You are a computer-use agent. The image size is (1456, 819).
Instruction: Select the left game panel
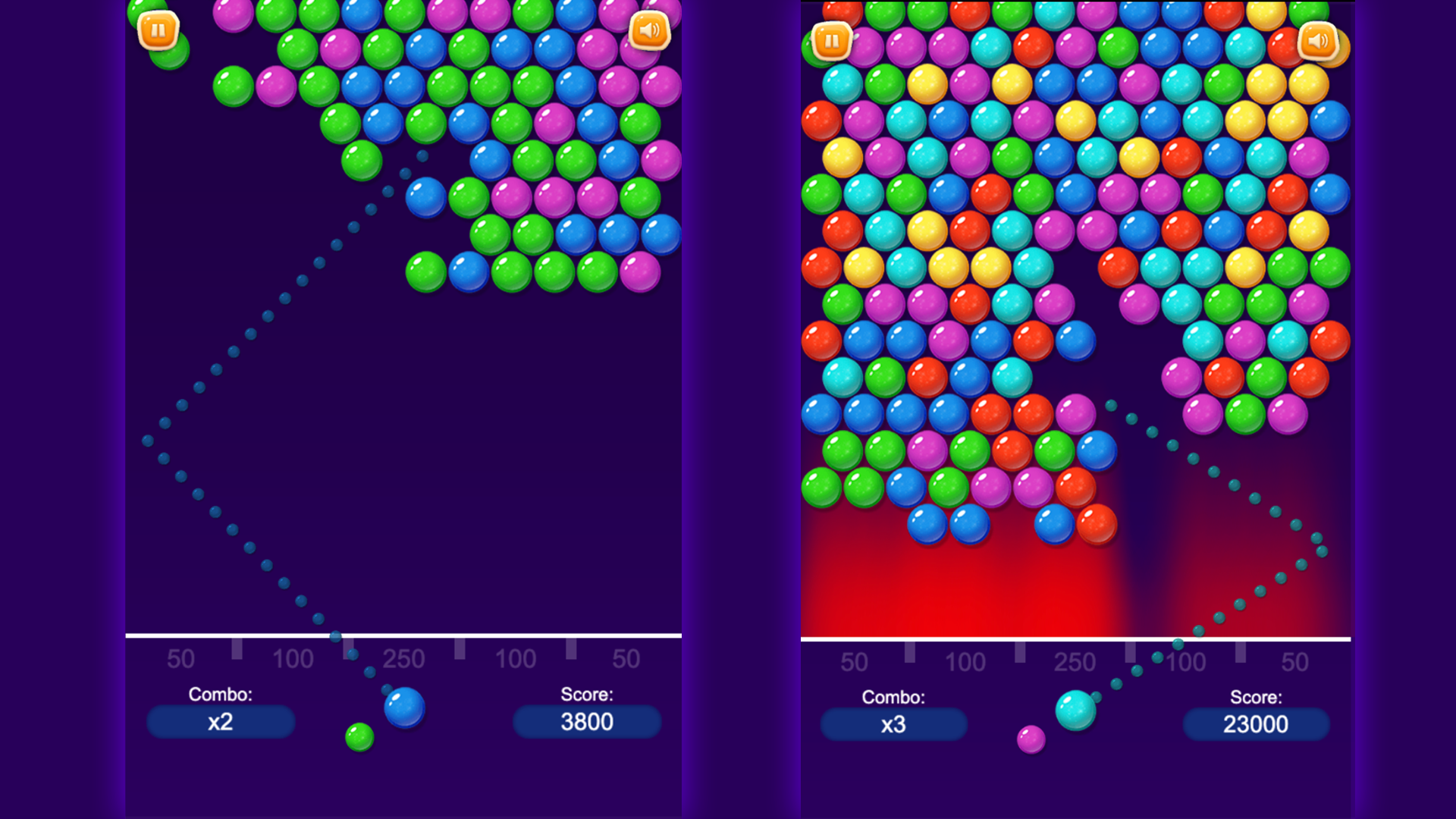[402, 409]
